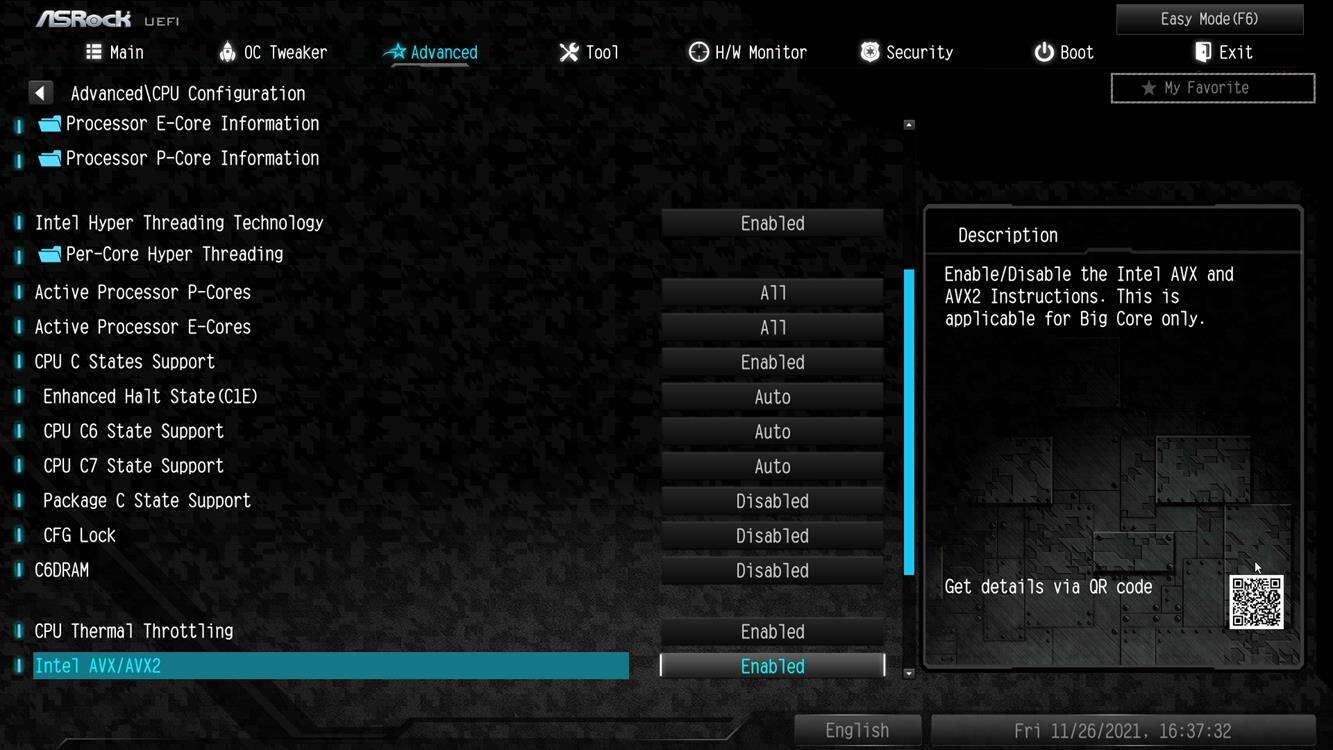Switch to the OC Tweaker tab
1333x750 pixels.
point(272,51)
